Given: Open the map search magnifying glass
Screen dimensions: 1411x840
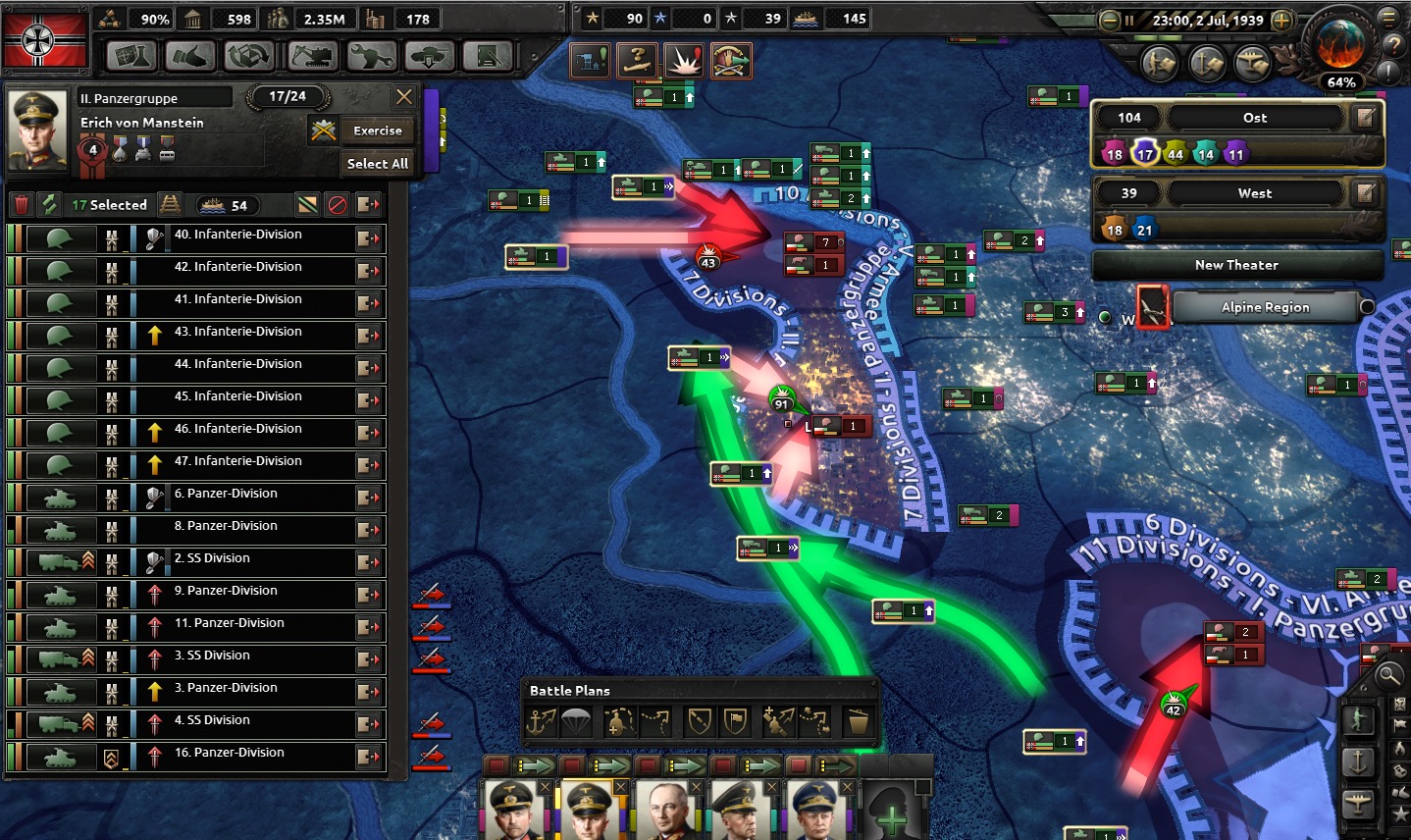Looking at the screenshot, I should pyautogui.click(x=1388, y=674).
